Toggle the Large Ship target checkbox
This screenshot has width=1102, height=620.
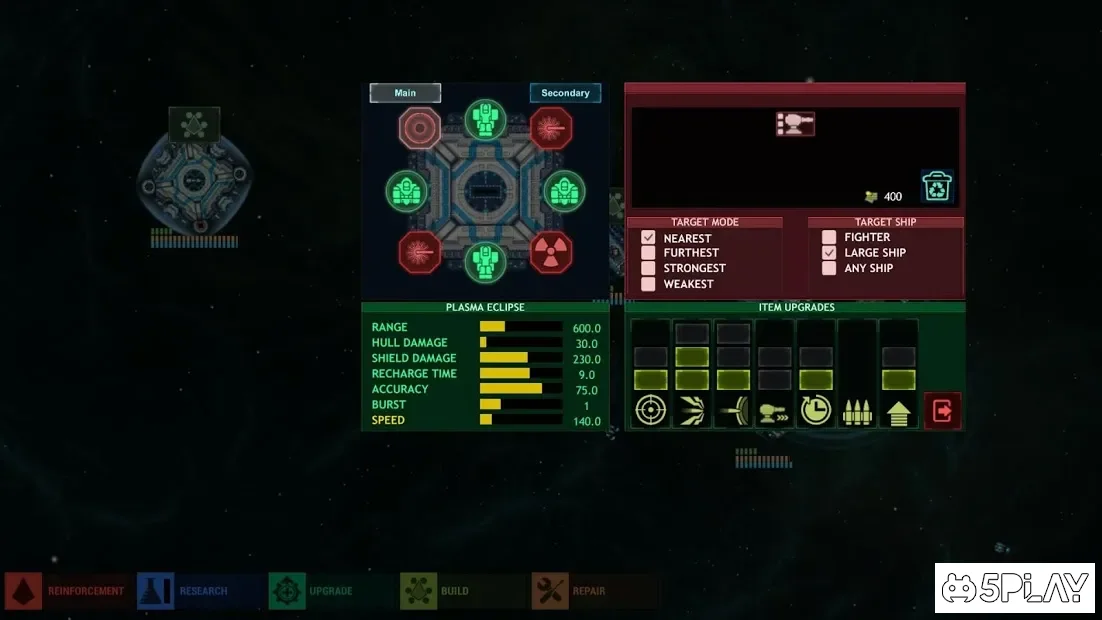click(x=829, y=253)
